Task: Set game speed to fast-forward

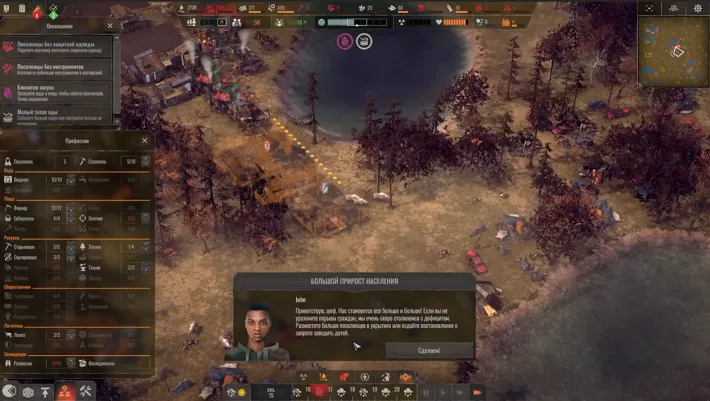Action: point(477,391)
